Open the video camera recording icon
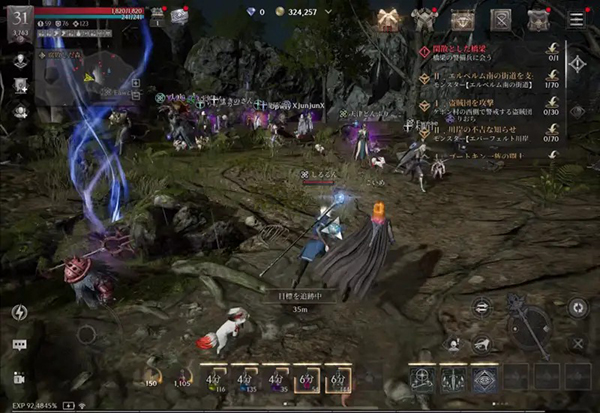This screenshot has width=600, height=413. [x=20, y=378]
